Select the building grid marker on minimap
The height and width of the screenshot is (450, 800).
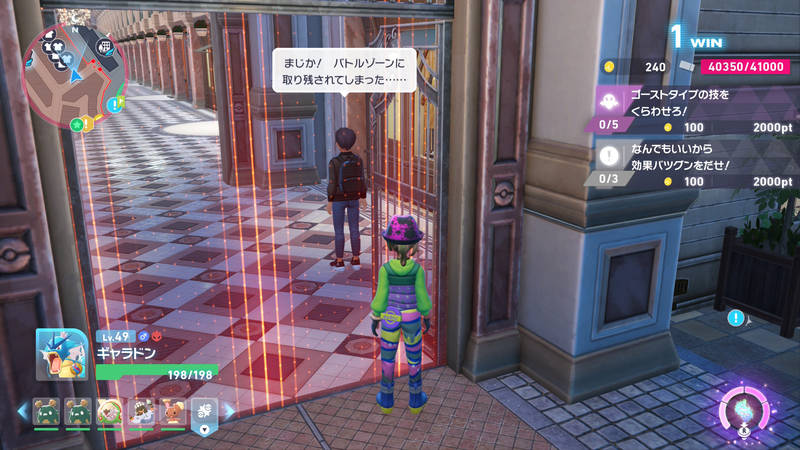[x=104, y=46]
